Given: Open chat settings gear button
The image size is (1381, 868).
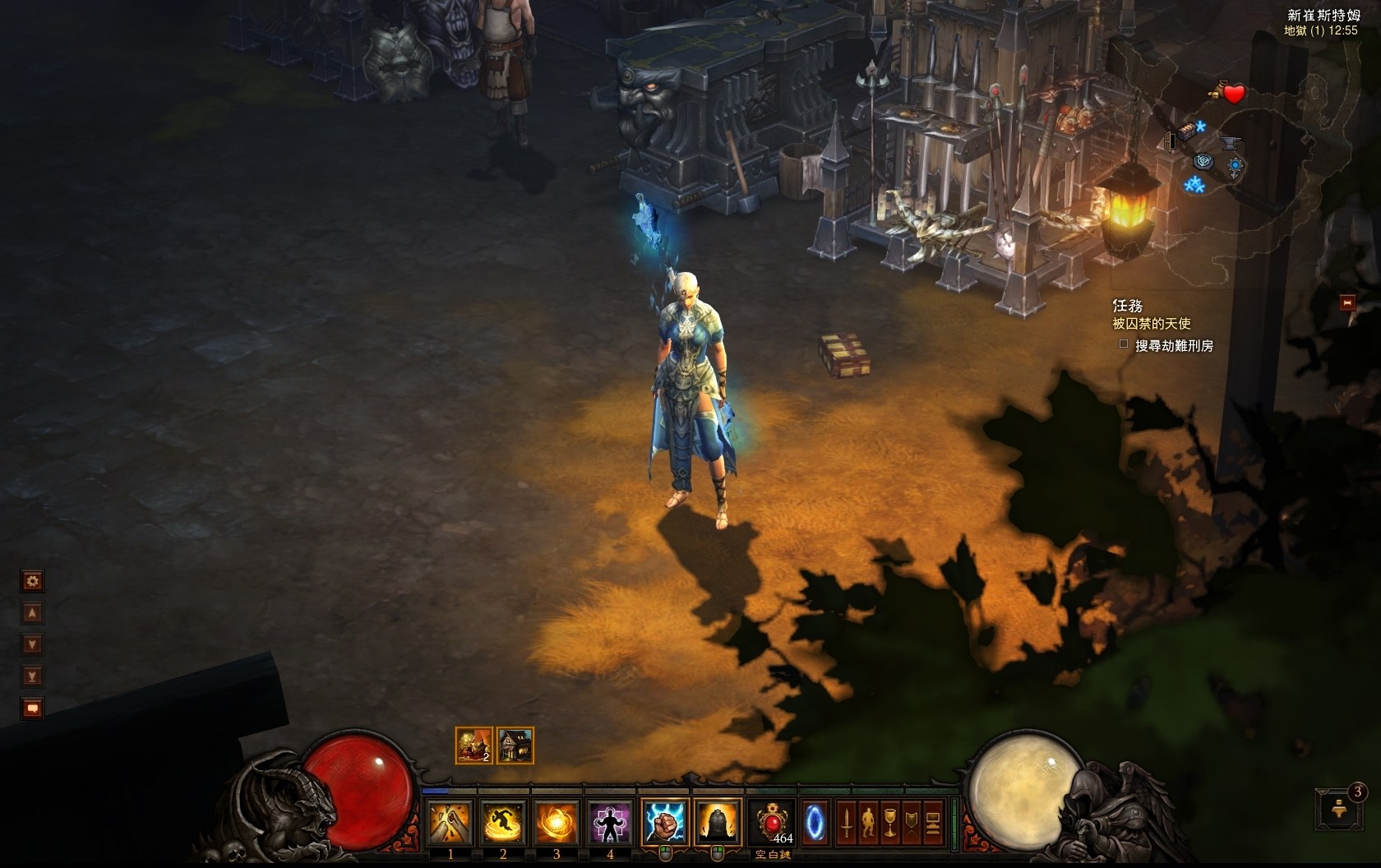Looking at the screenshot, I should point(32,581).
